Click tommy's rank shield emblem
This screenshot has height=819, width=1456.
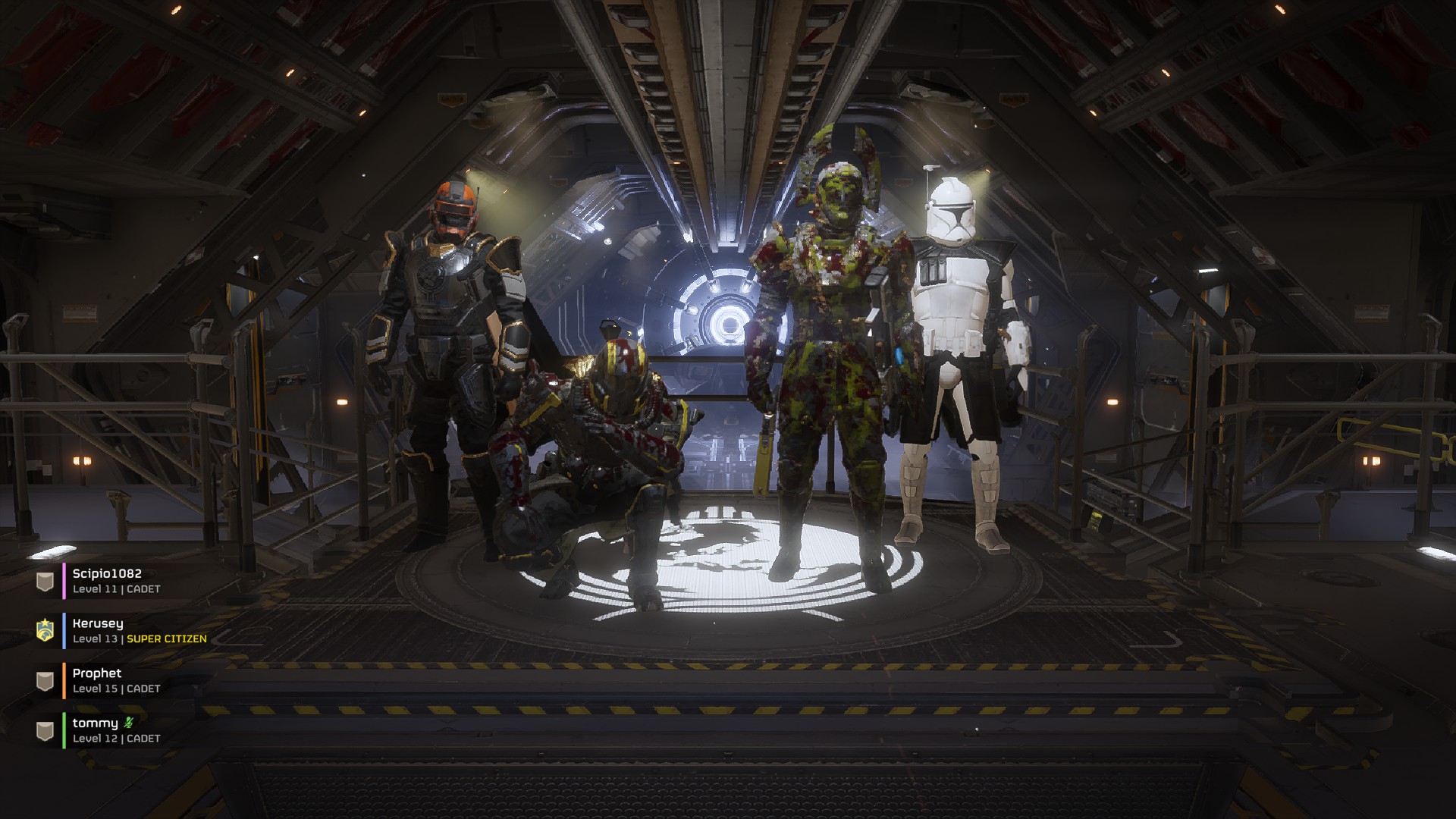(x=44, y=729)
